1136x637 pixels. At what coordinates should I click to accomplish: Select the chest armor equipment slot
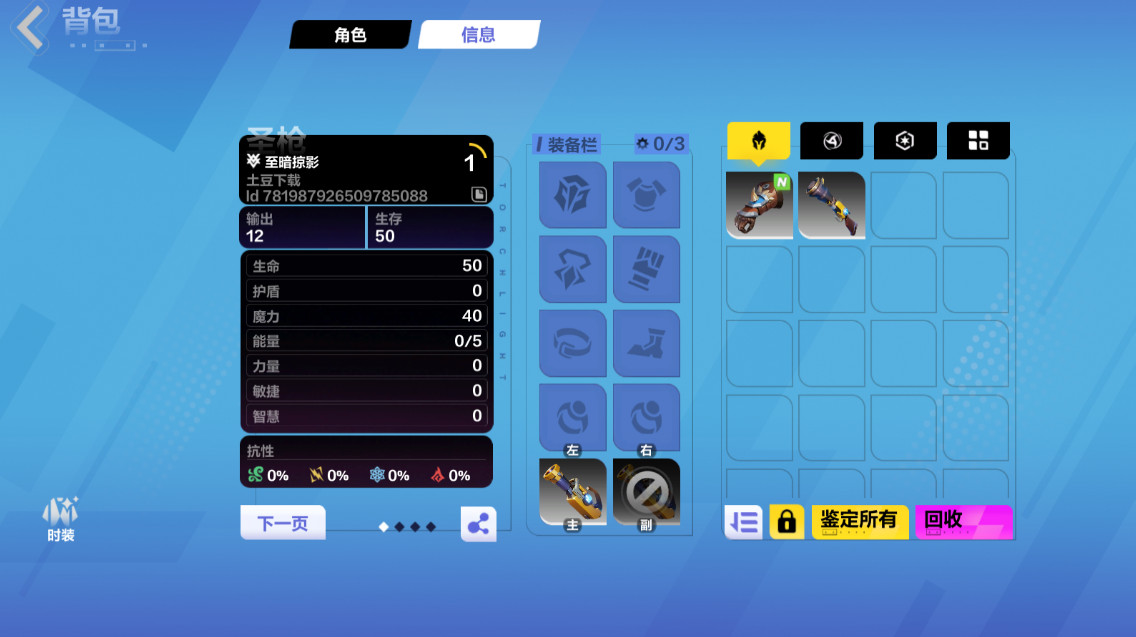646,195
